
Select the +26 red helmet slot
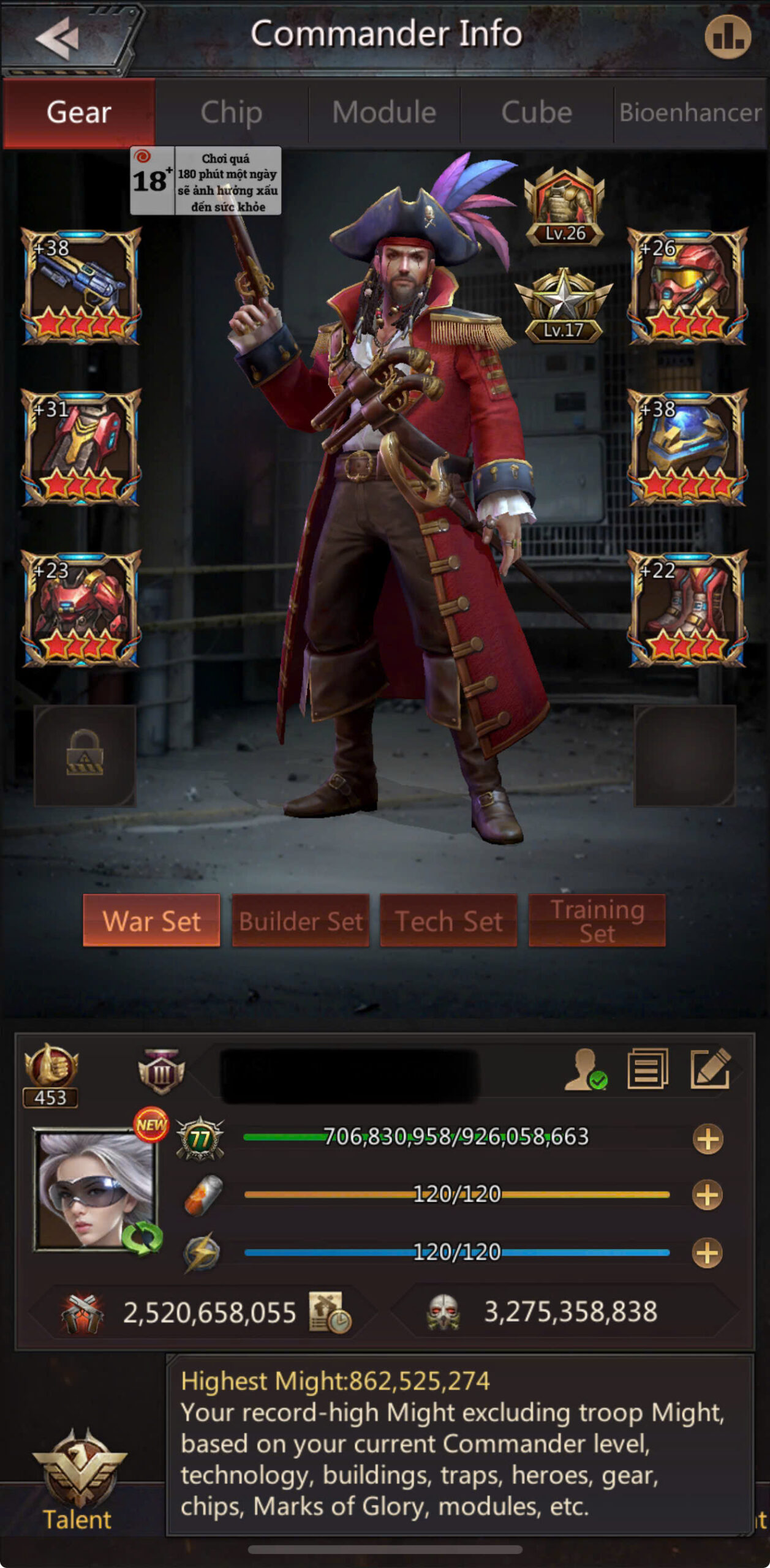click(x=687, y=286)
